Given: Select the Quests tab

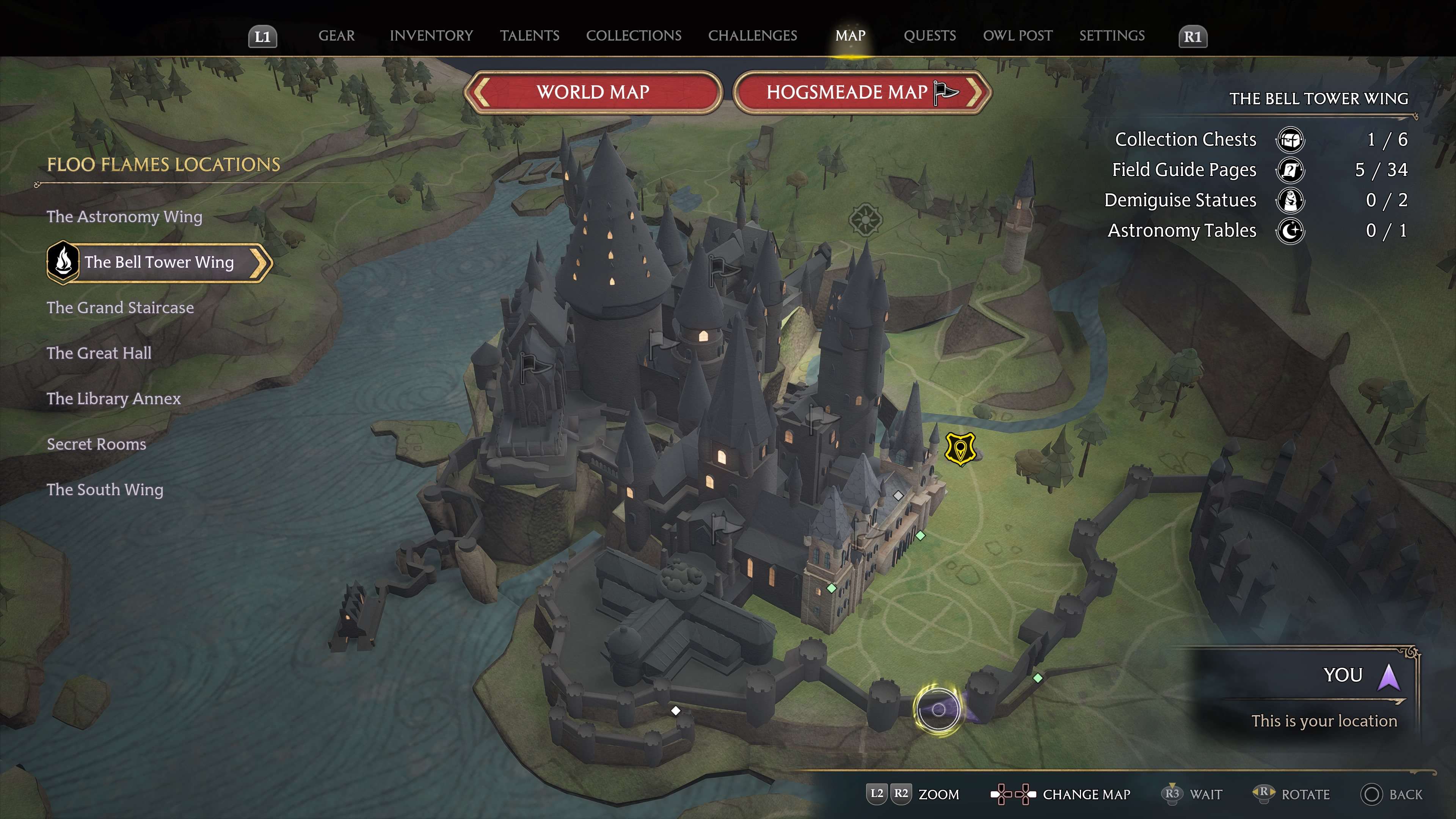Looking at the screenshot, I should [930, 36].
